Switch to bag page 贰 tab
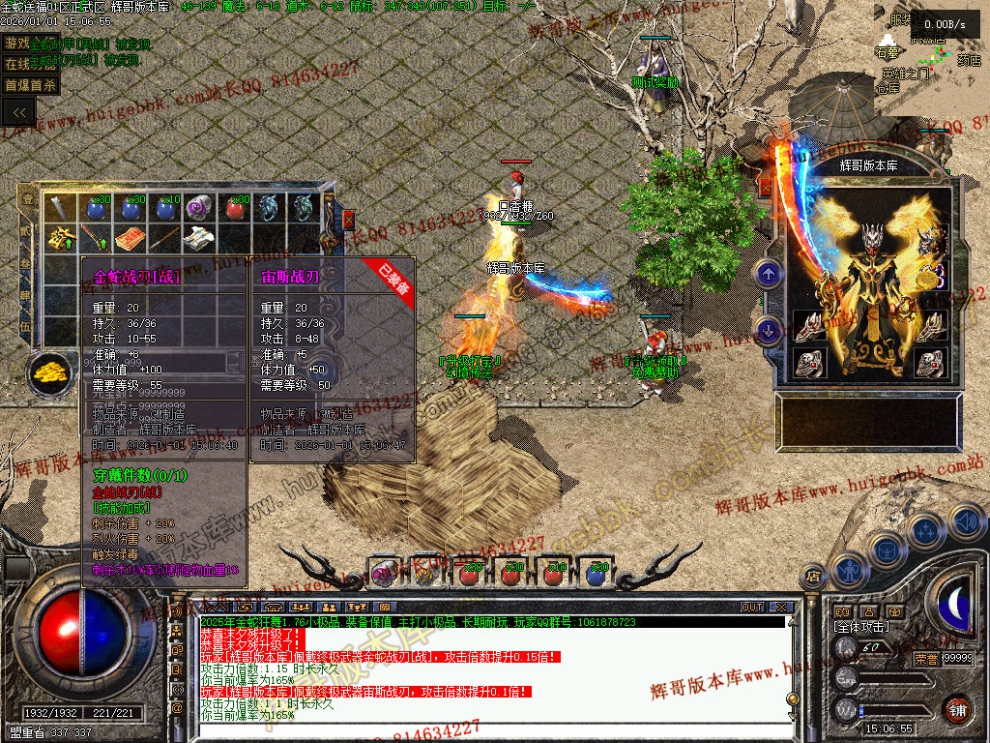 coord(27,233)
